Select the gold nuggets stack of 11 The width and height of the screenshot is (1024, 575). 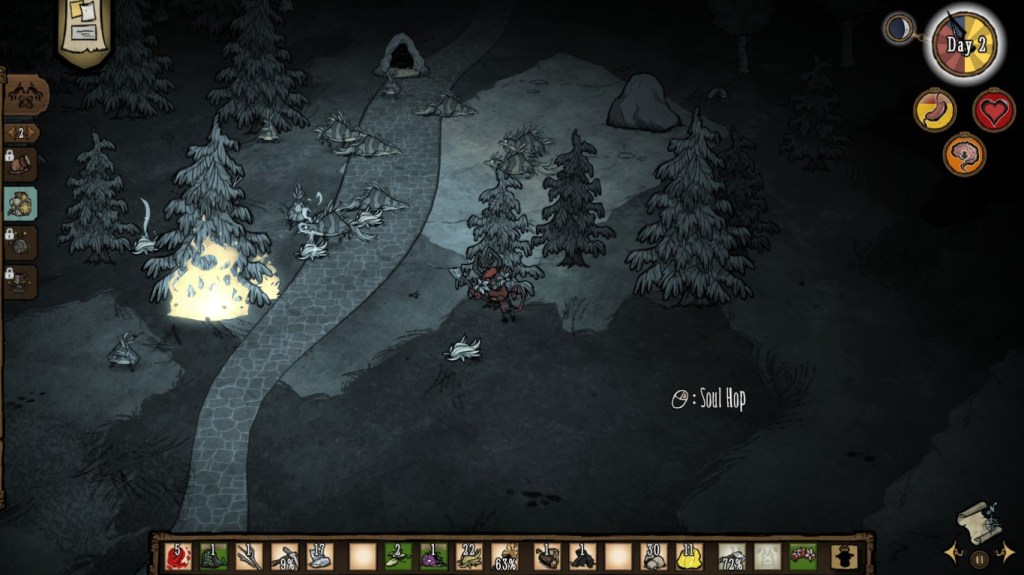(691, 556)
